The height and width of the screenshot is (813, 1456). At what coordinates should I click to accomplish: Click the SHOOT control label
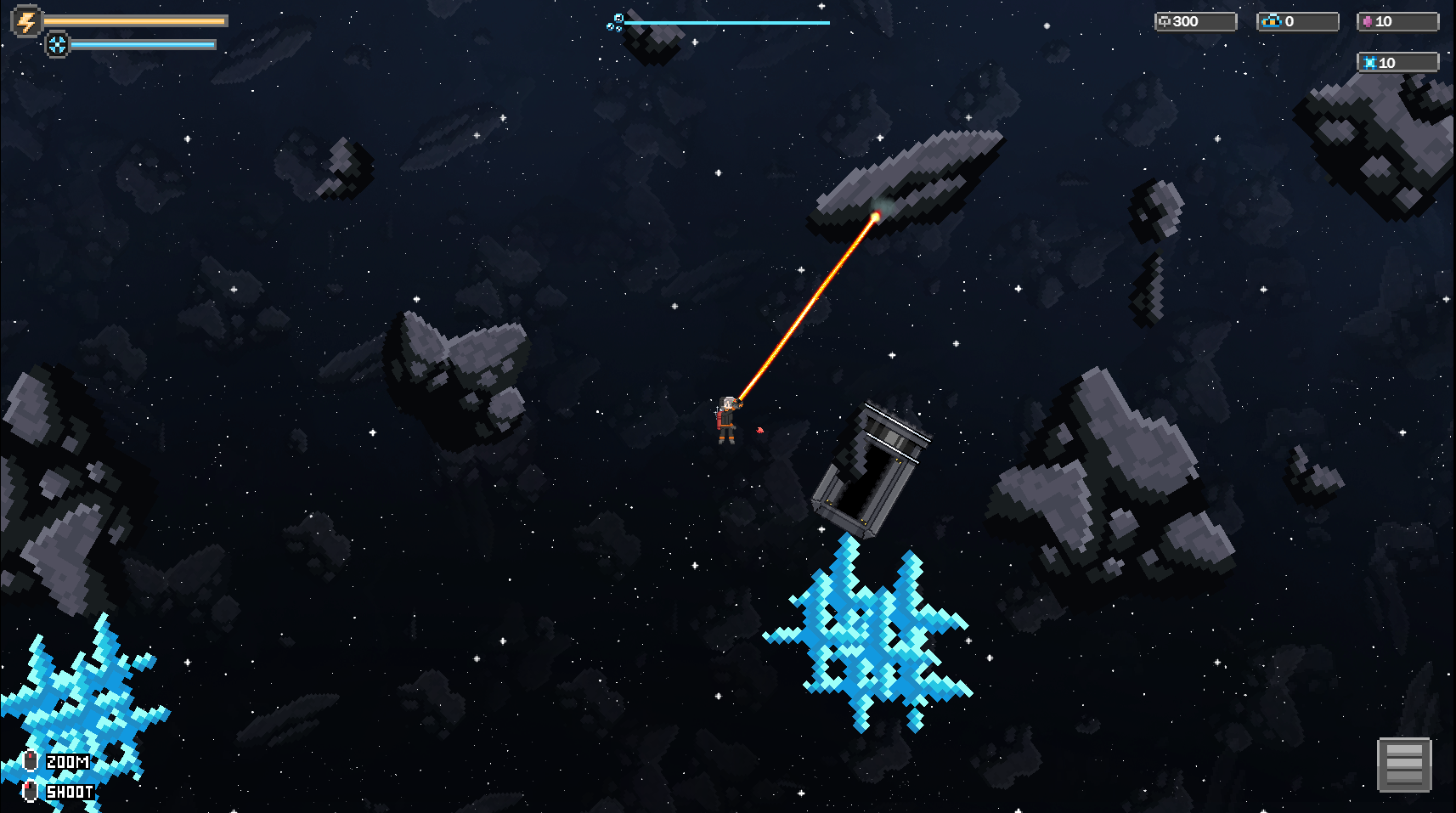pyautogui.click(x=70, y=792)
